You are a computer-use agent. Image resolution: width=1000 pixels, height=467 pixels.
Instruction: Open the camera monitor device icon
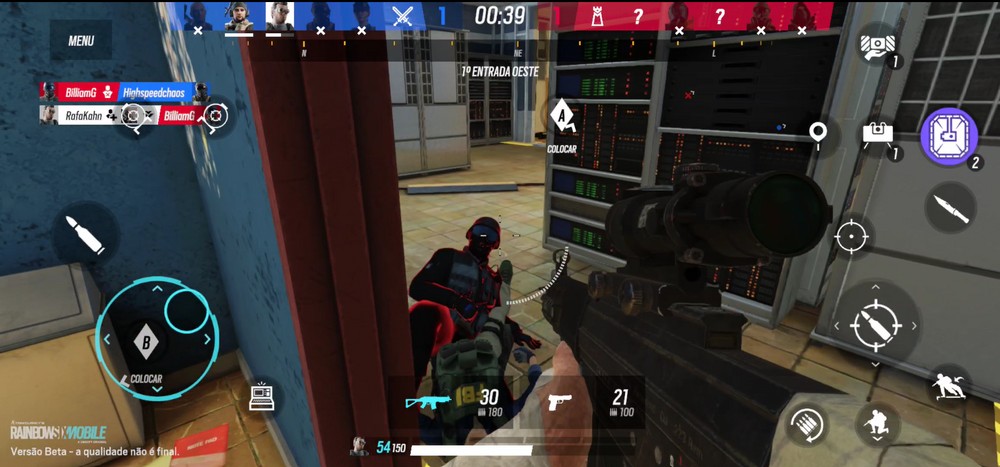[x=262, y=395]
